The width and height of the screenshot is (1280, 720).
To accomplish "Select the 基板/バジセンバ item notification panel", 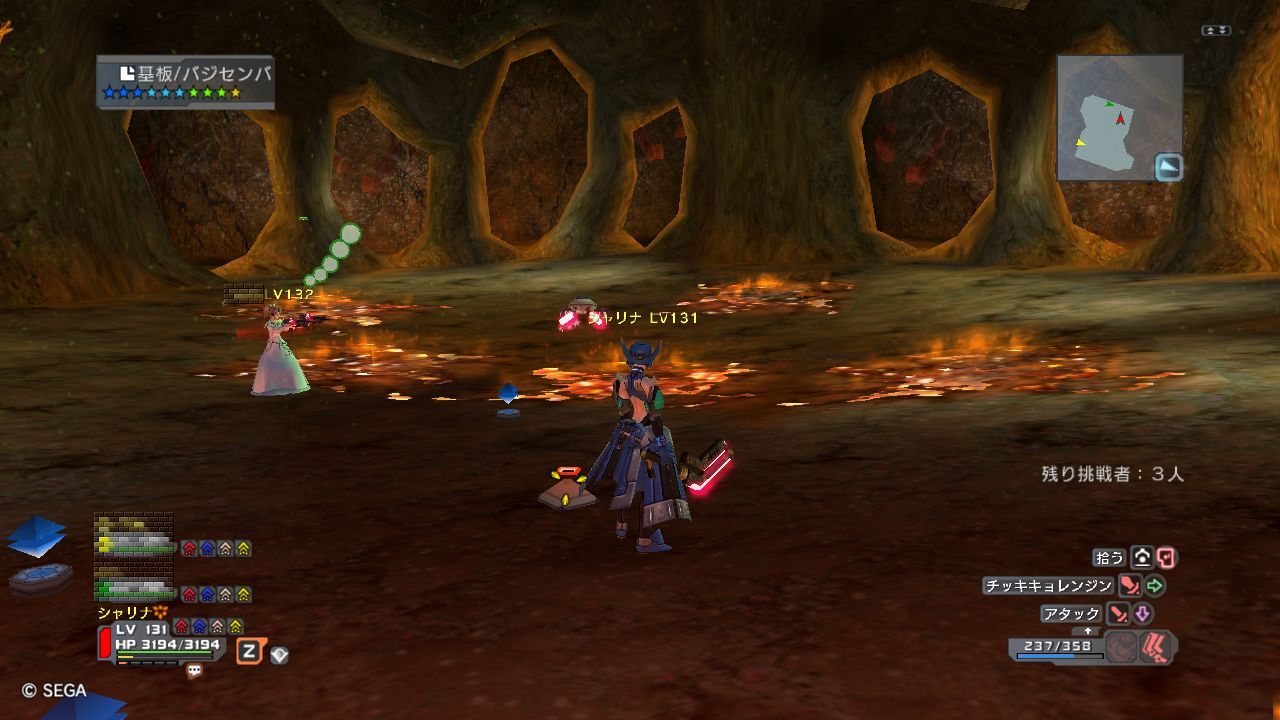I will (185, 82).
